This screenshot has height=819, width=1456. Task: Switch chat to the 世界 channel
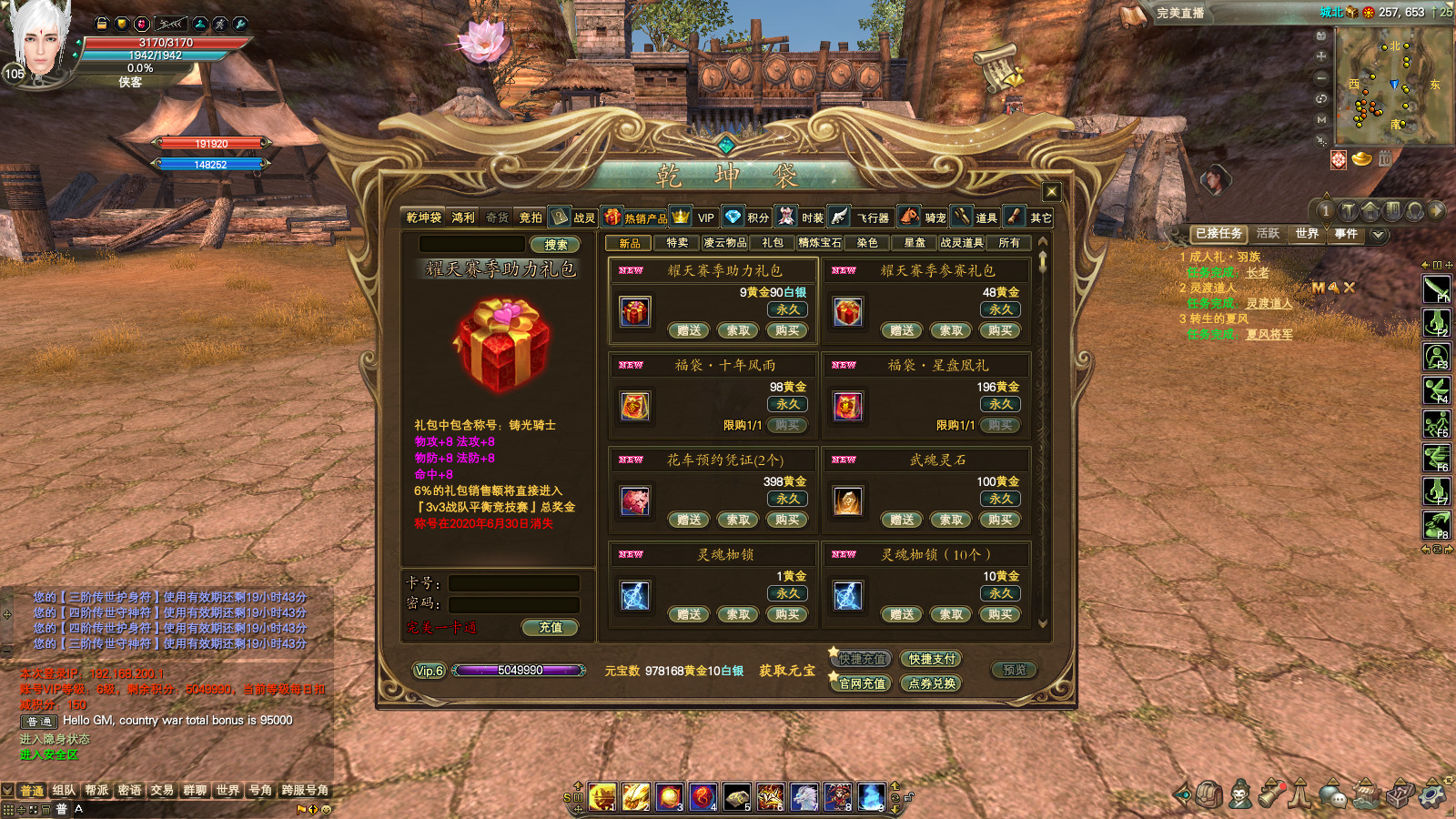tap(227, 790)
